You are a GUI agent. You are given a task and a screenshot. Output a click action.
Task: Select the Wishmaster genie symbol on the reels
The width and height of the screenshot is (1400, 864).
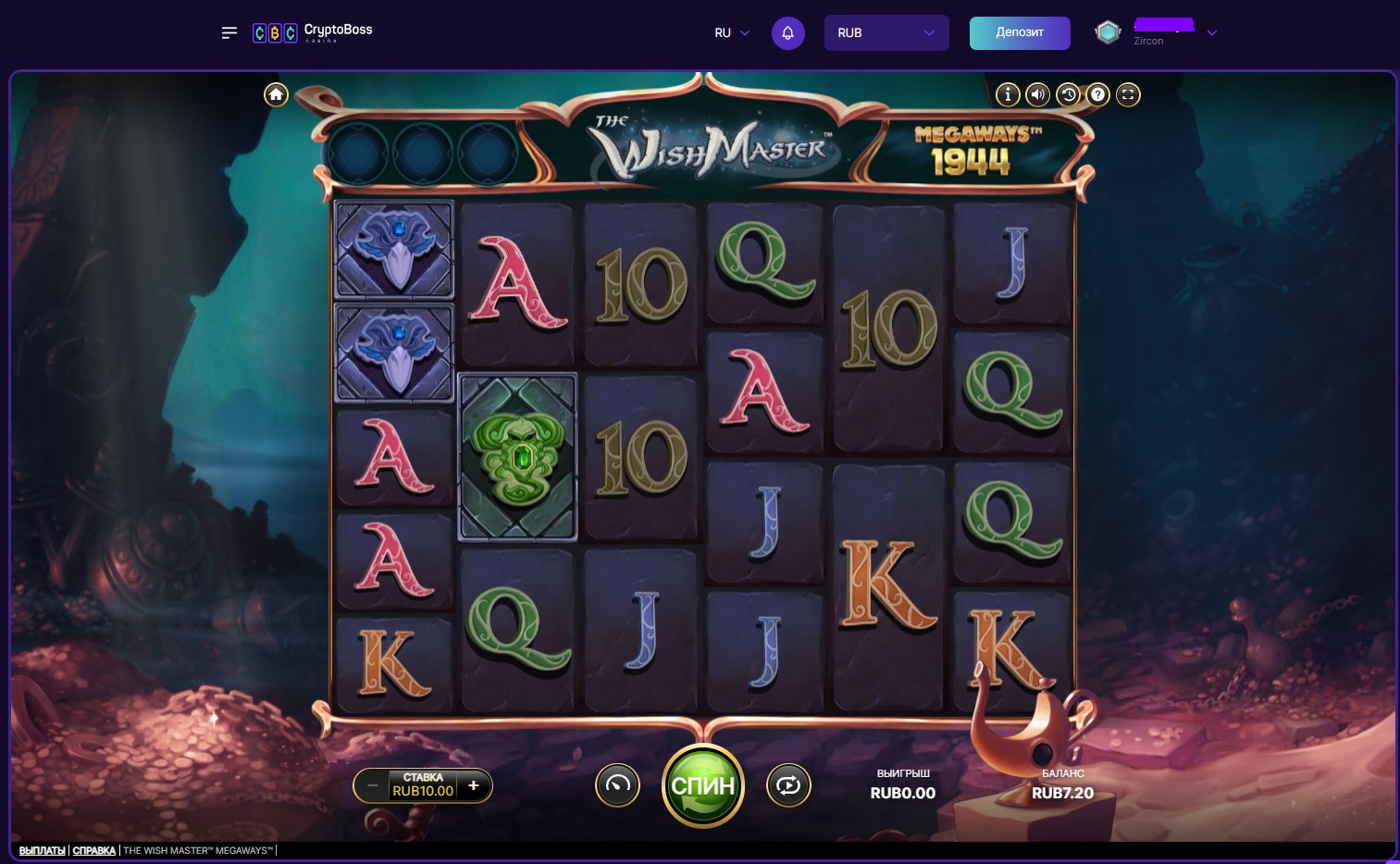pyautogui.click(x=517, y=456)
